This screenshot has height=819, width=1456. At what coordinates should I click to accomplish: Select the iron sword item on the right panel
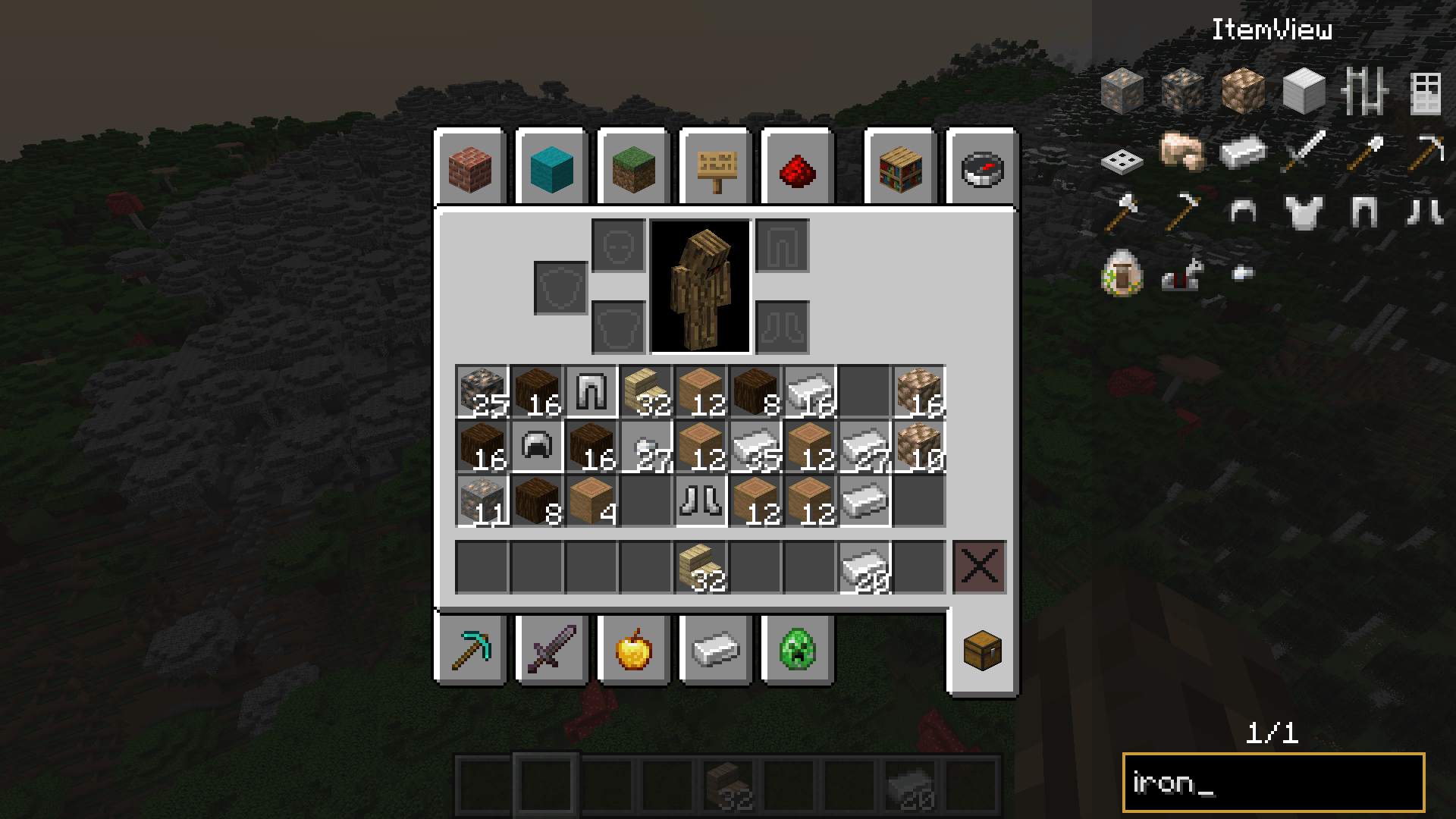pyautogui.click(x=1303, y=152)
